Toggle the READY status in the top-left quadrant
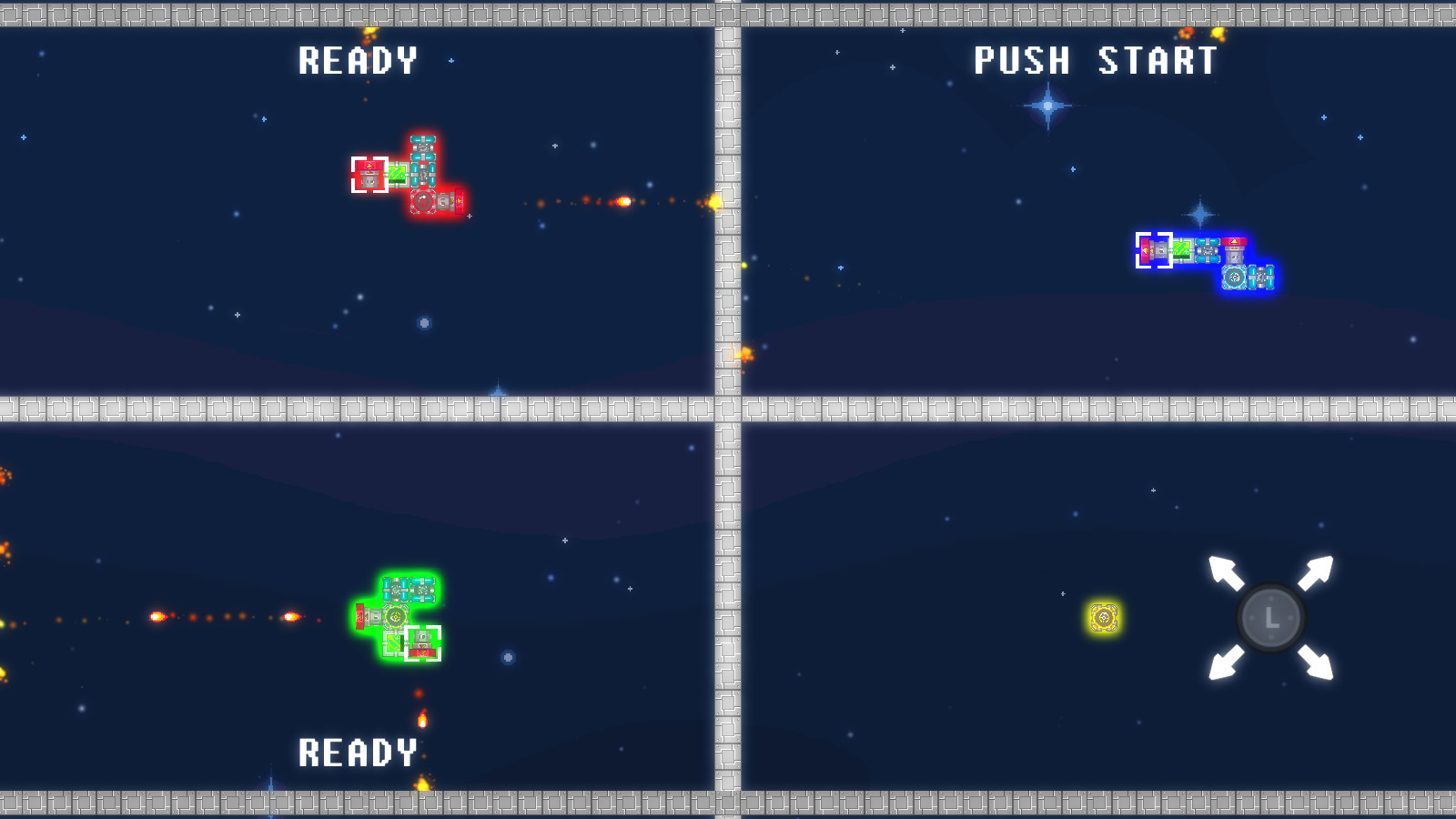Screen dimensions: 1456x819 click(359, 62)
